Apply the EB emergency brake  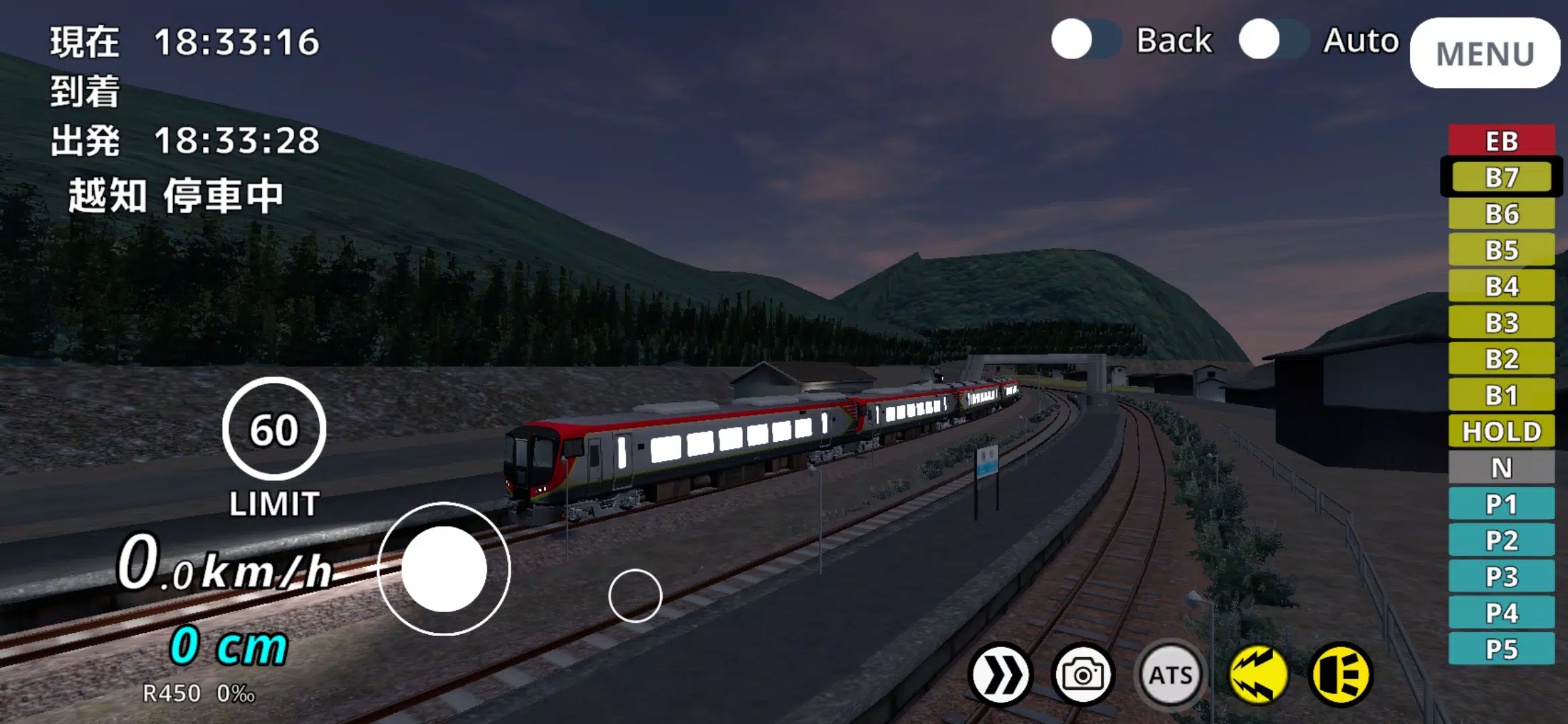(x=1502, y=141)
